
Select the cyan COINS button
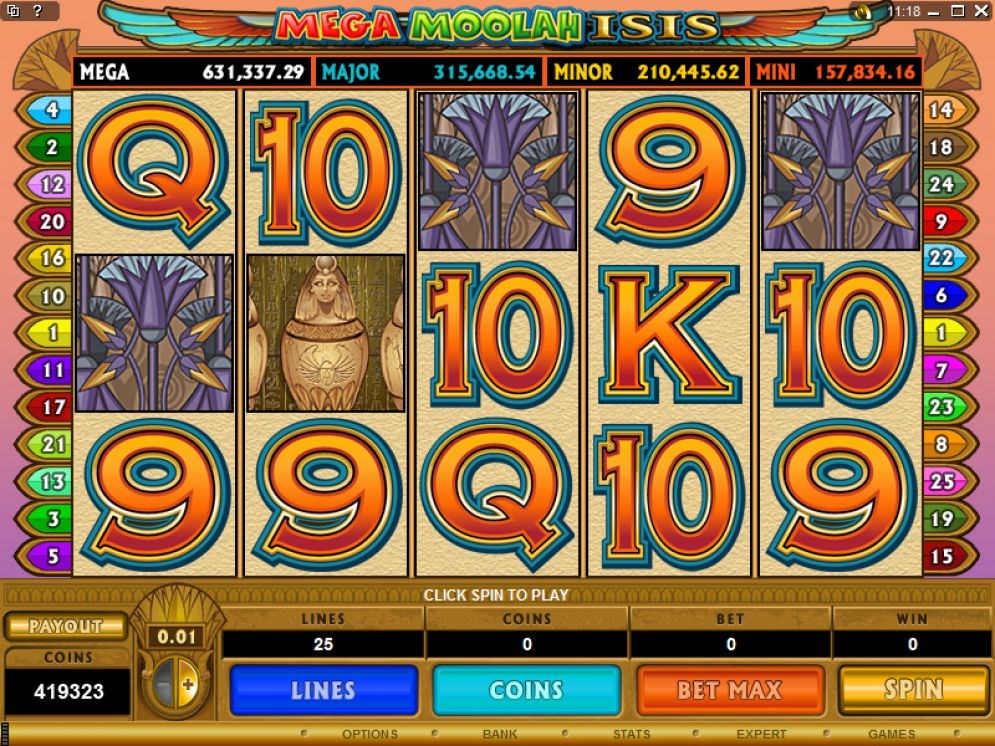tap(526, 689)
